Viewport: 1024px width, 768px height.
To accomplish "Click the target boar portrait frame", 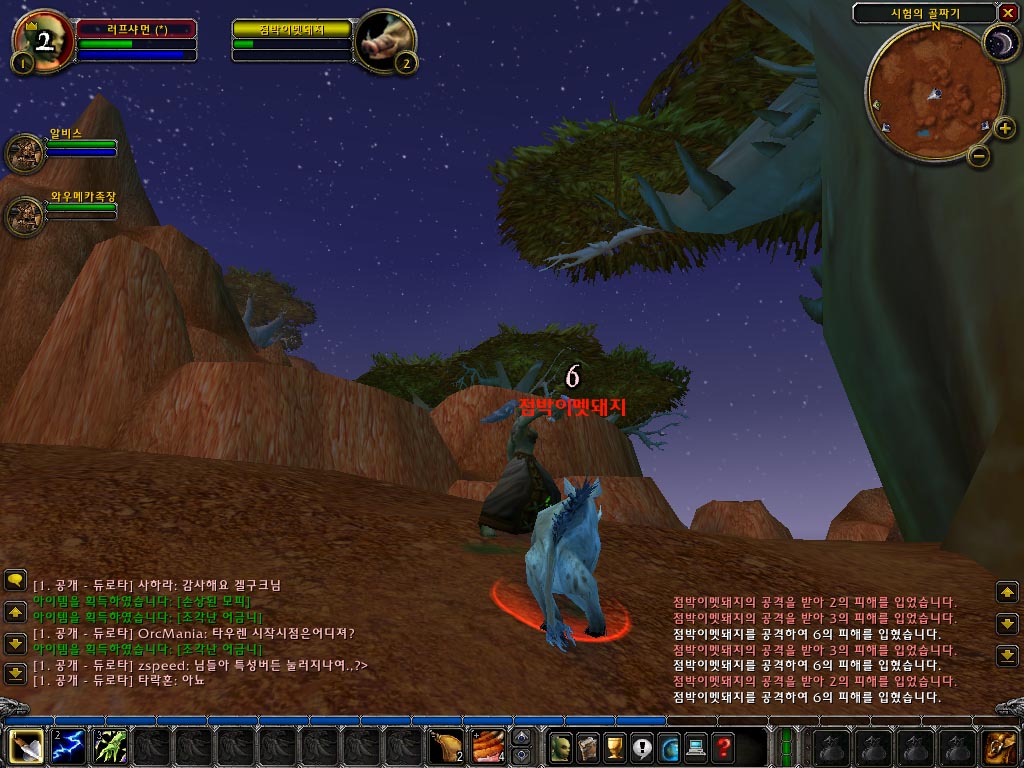I will point(383,42).
